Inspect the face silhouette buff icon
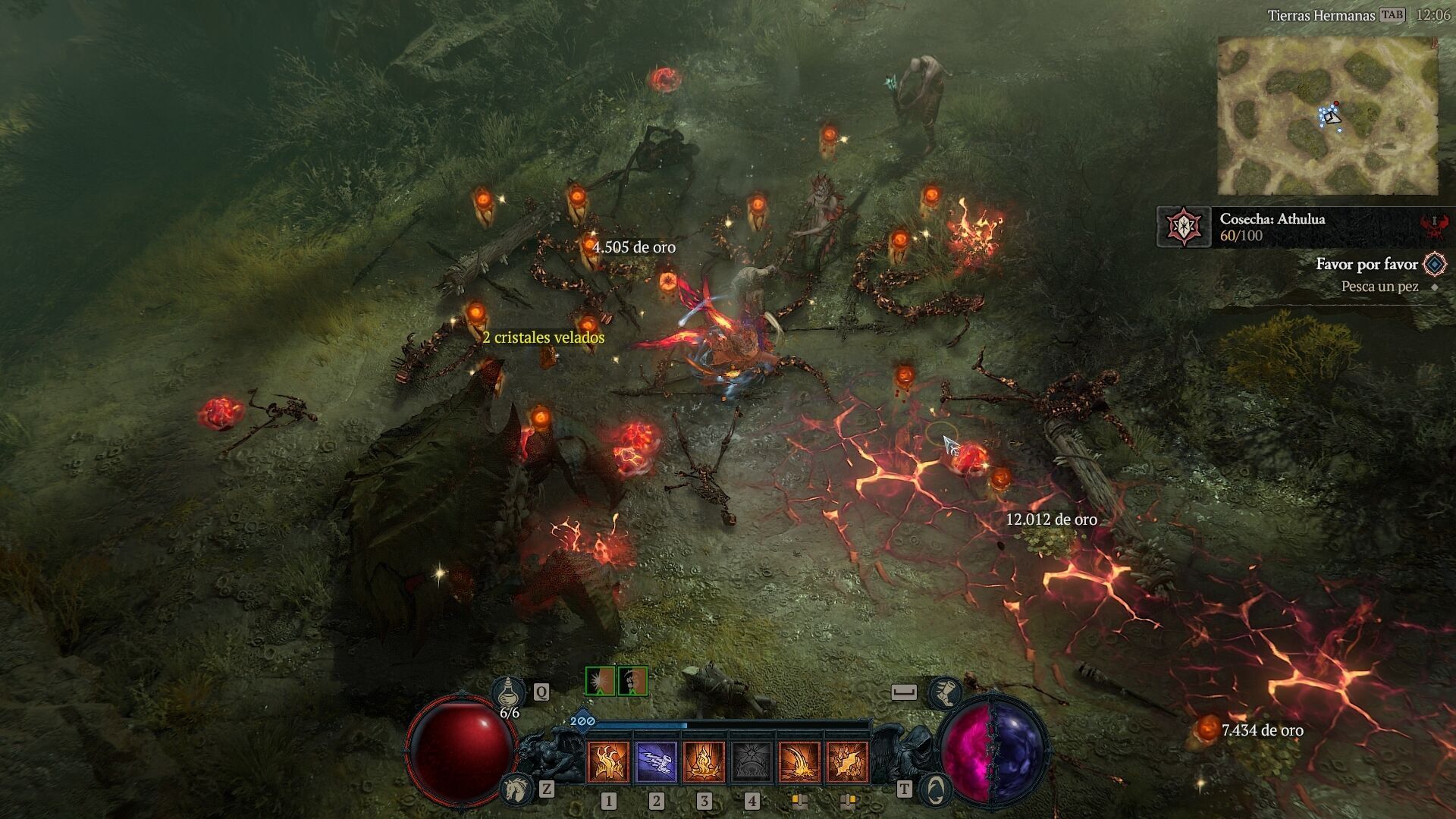 (x=632, y=681)
